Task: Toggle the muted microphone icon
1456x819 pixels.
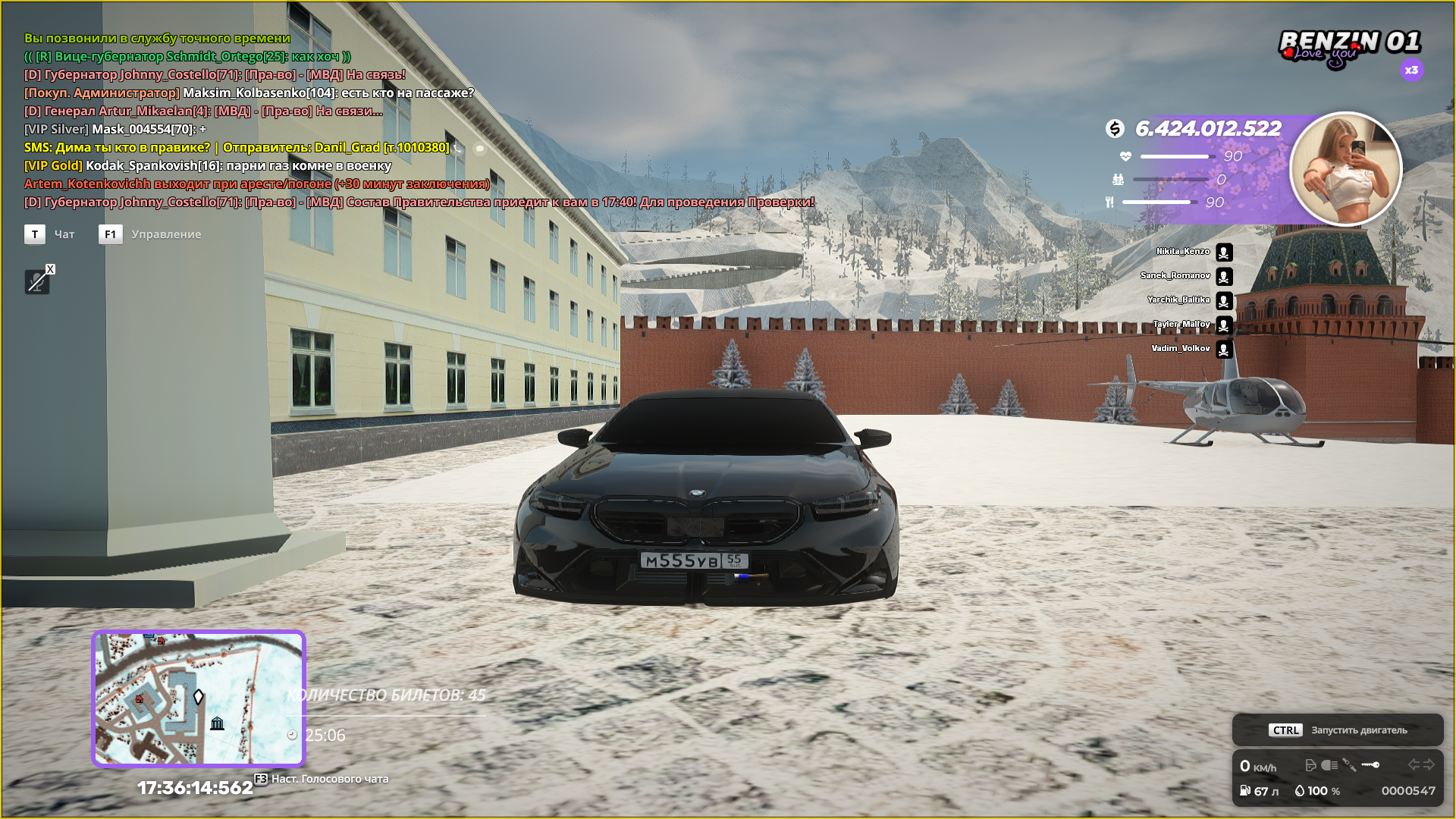Action: click(36, 282)
